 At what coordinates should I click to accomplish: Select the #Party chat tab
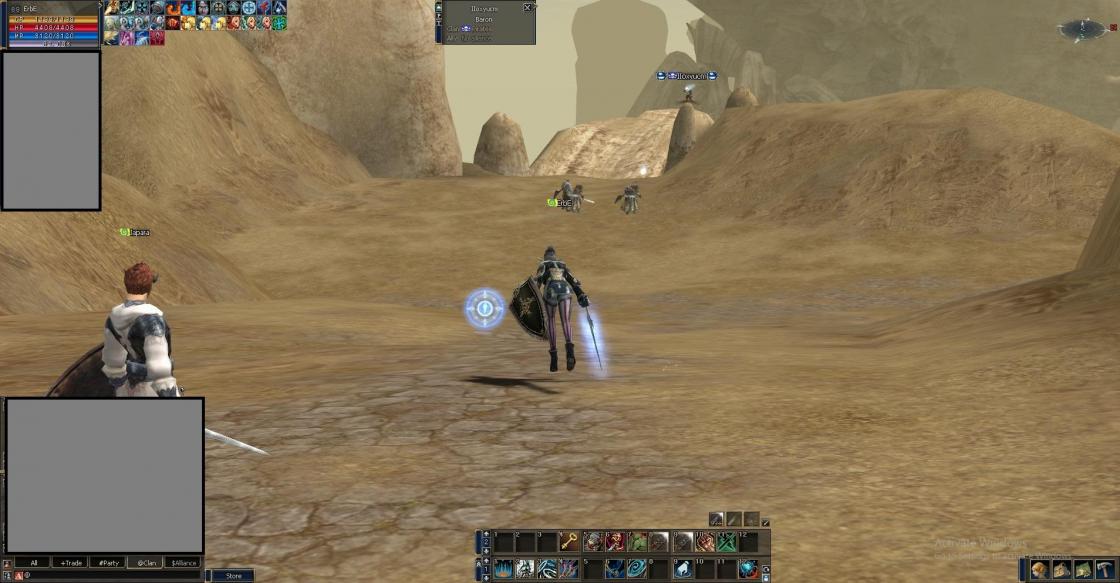(107, 563)
